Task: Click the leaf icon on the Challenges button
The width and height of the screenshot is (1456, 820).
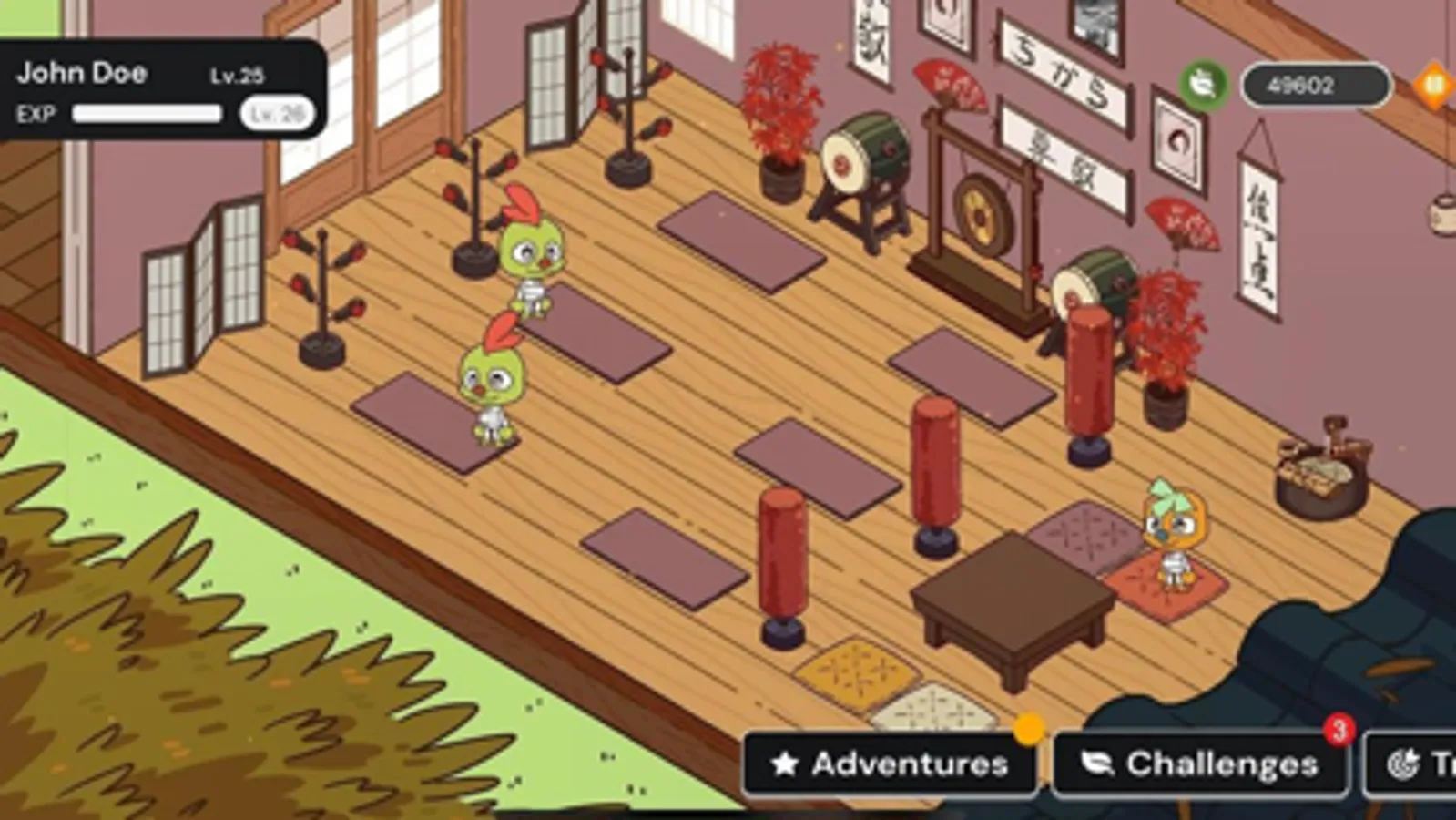Action: [x=1098, y=764]
